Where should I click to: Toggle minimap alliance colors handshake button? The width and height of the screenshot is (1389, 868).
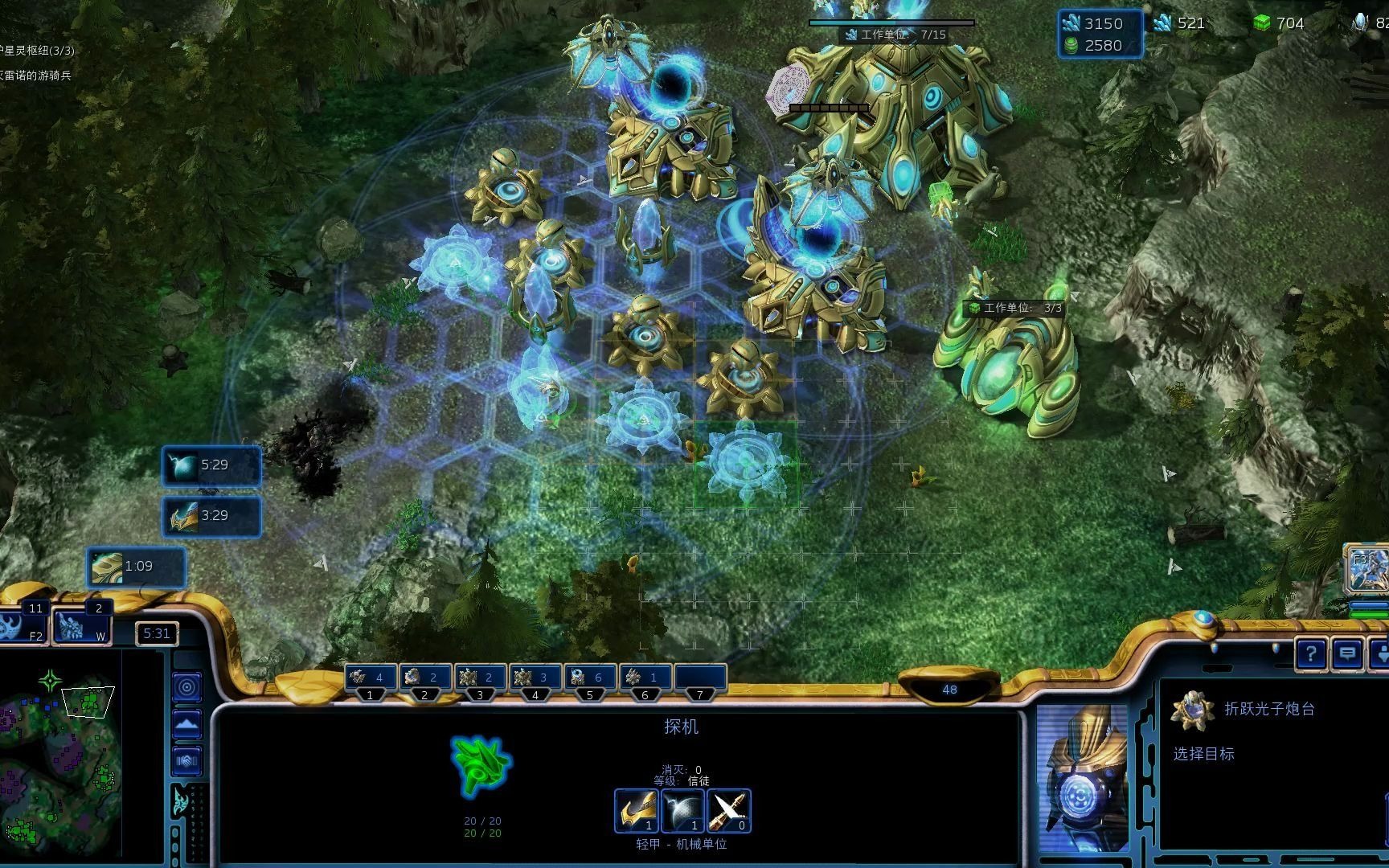click(187, 760)
